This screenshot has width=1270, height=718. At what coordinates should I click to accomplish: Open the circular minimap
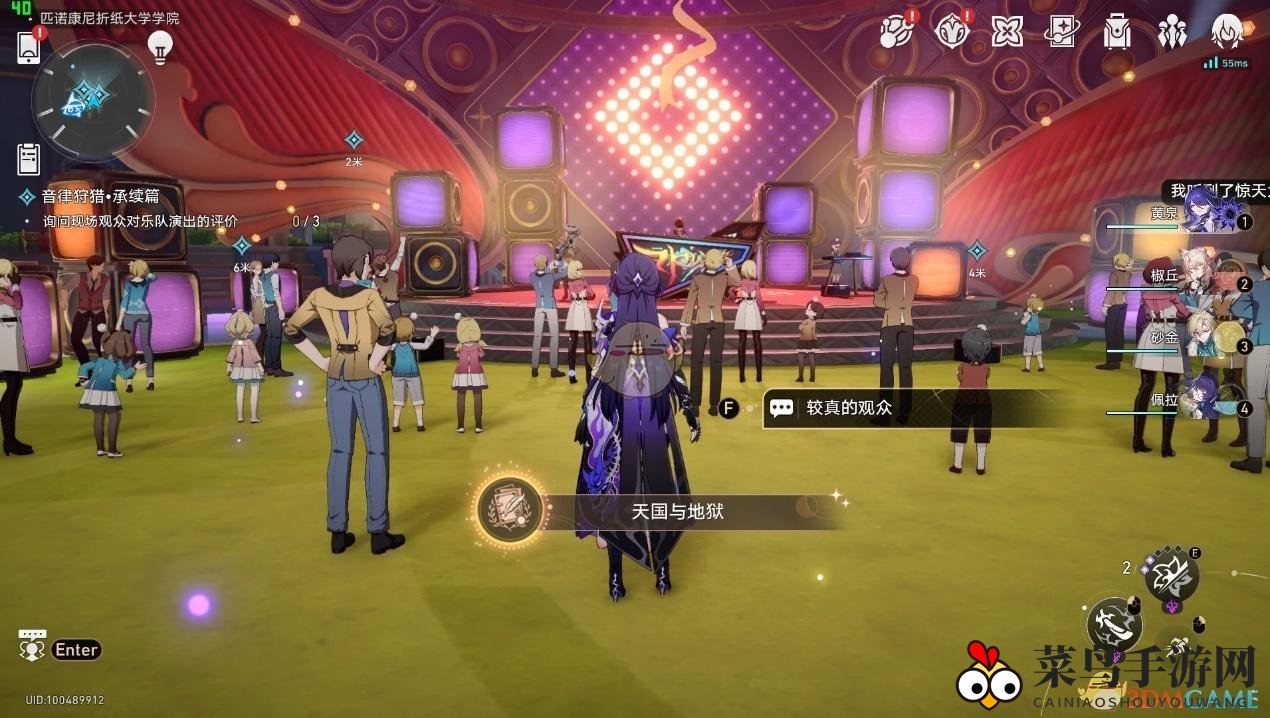pyautogui.click(x=92, y=99)
